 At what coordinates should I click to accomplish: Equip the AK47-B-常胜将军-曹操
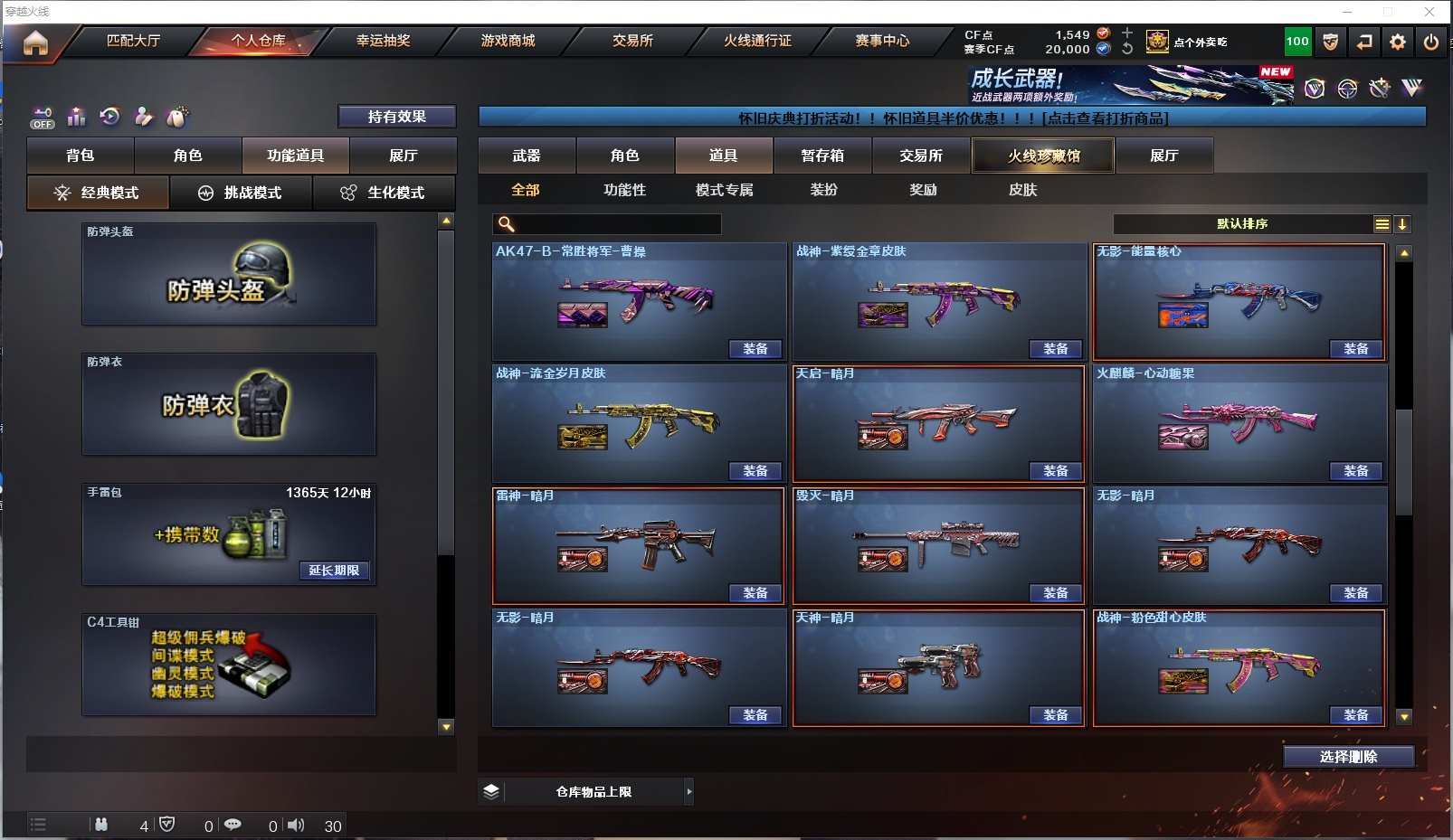click(x=755, y=349)
